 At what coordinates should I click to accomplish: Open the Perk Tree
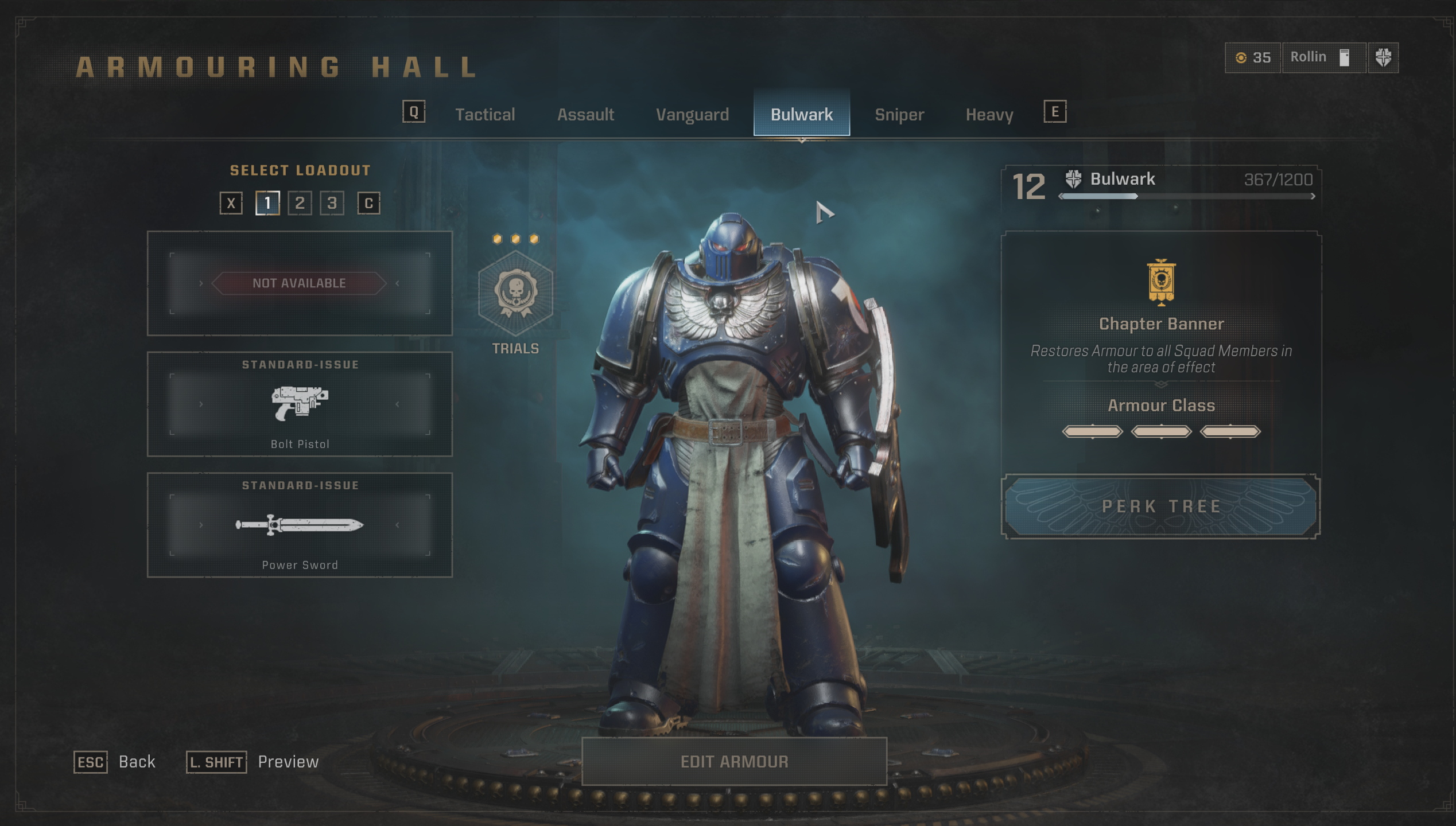tap(1161, 507)
